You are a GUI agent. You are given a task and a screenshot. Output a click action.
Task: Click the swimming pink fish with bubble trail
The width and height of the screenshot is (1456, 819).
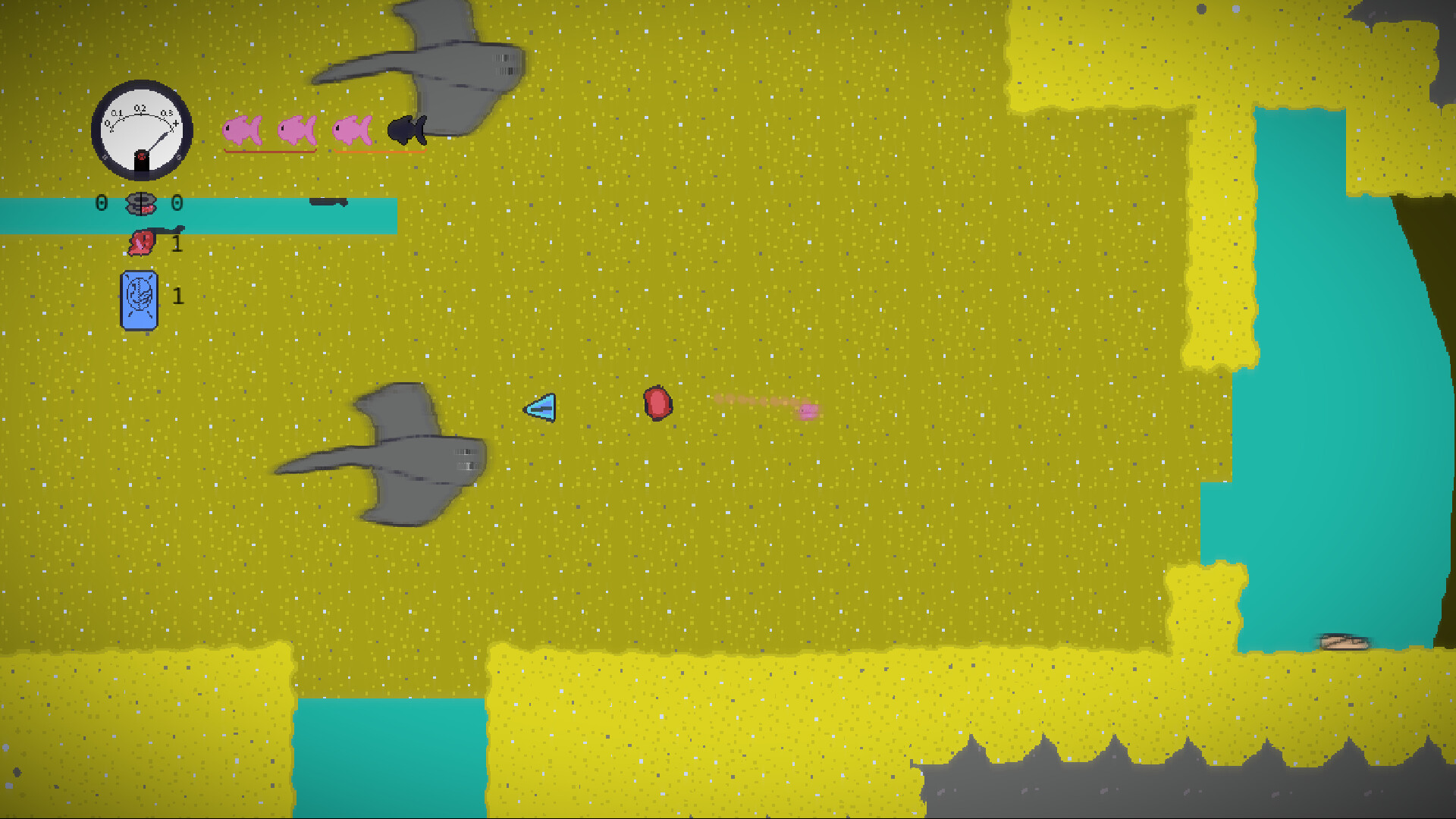point(806,410)
